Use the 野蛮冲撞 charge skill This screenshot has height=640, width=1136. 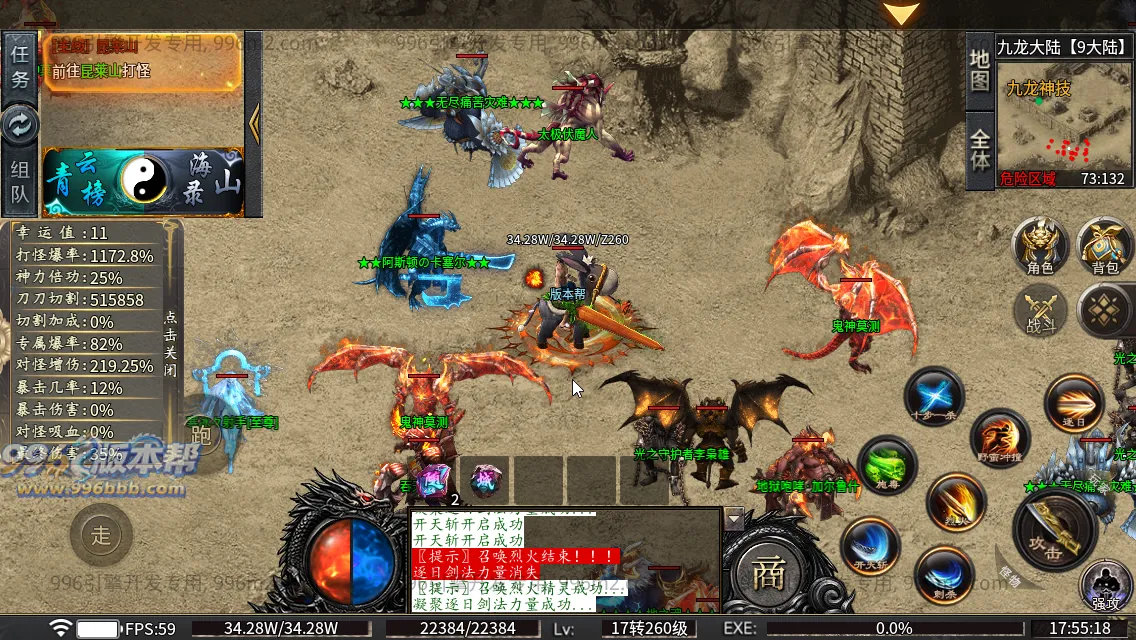[x=1000, y=438]
